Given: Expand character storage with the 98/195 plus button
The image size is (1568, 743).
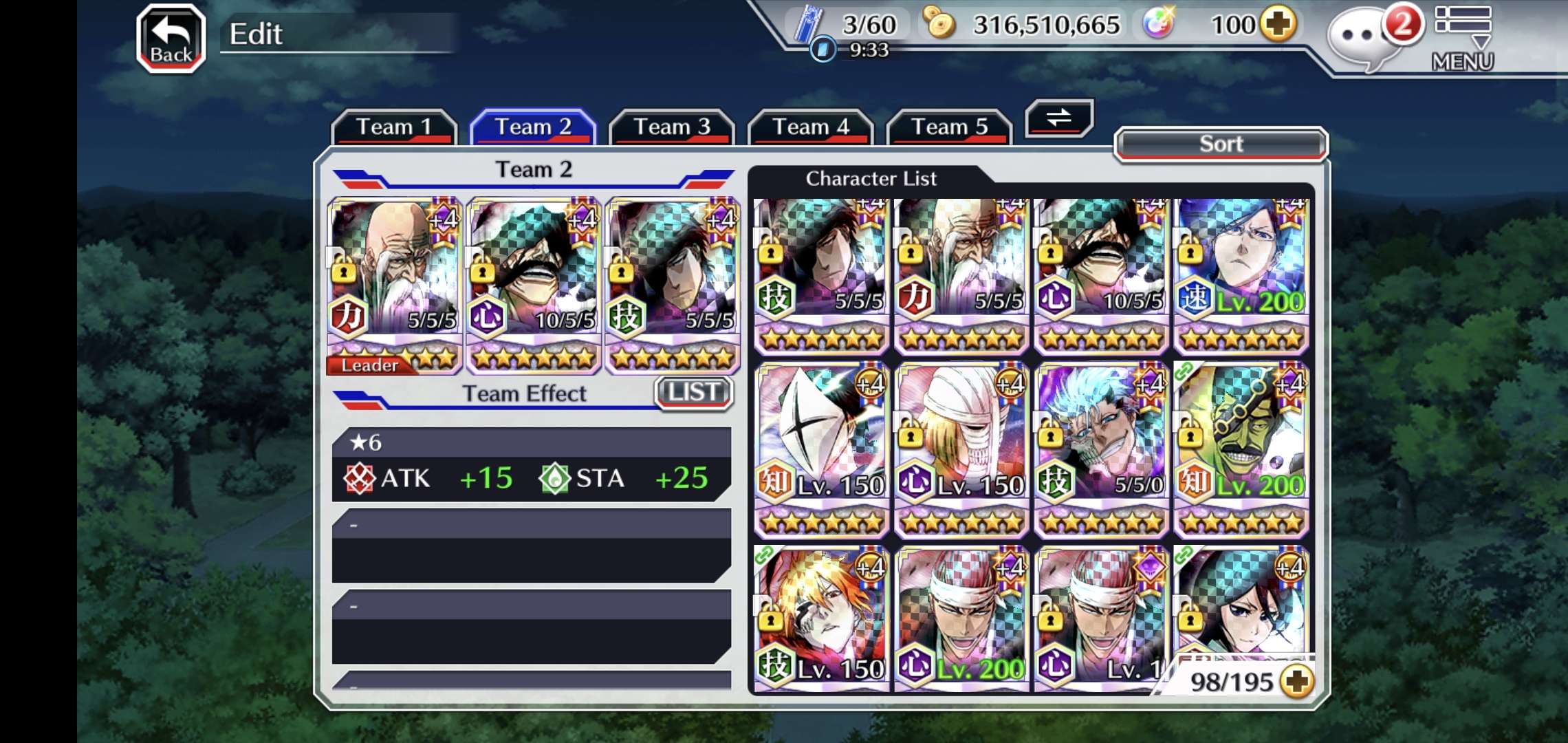Looking at the screenshot, I should point(1298,681).
